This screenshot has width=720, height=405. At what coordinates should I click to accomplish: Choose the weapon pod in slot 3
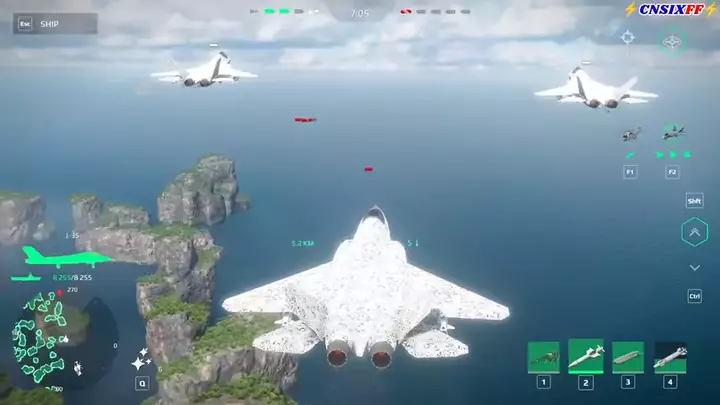(x=628, y=357)
